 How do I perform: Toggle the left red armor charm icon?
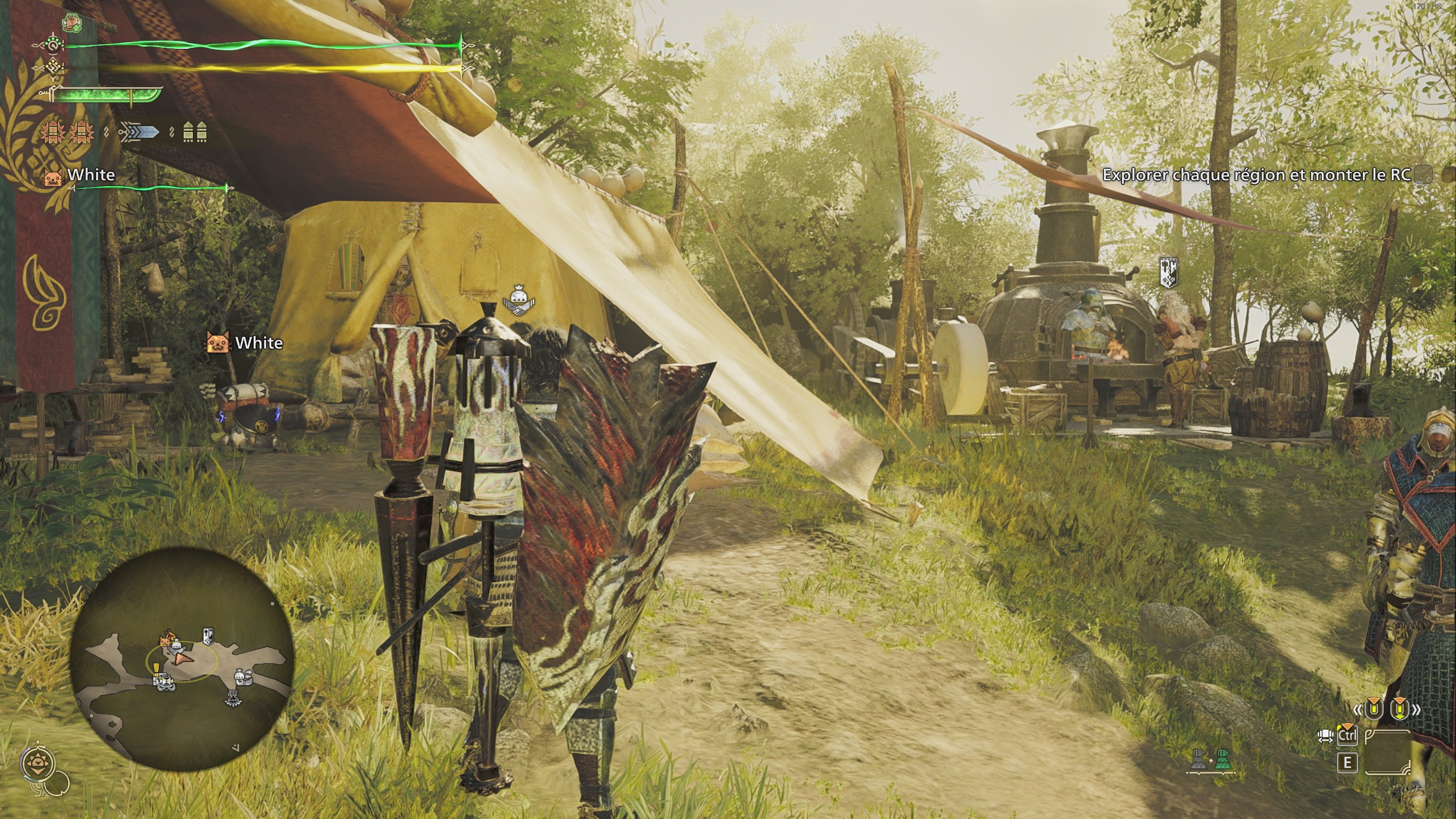pyautogui.click(x=52, y=133)
